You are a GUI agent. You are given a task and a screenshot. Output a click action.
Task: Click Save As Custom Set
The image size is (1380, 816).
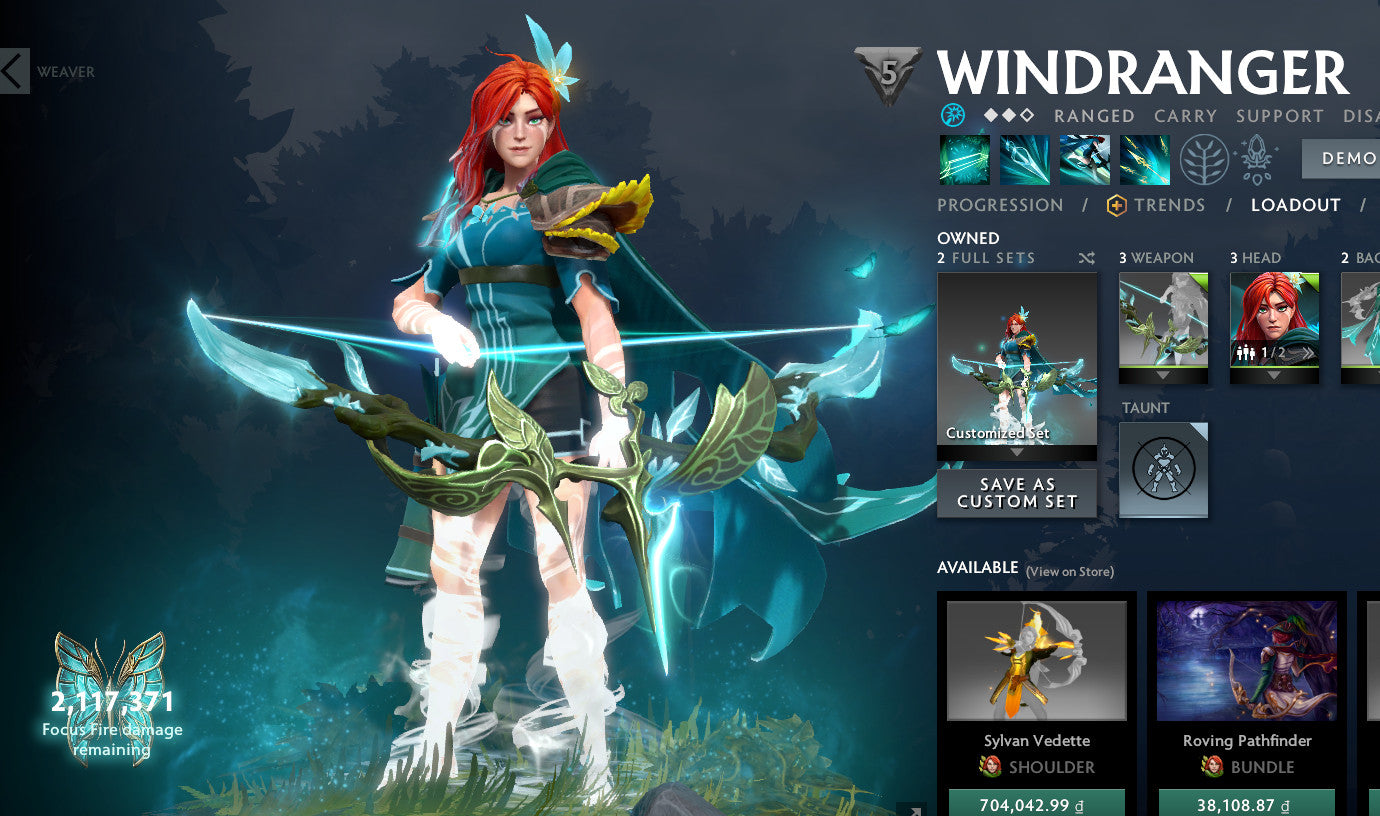(x=1016, y=492)
